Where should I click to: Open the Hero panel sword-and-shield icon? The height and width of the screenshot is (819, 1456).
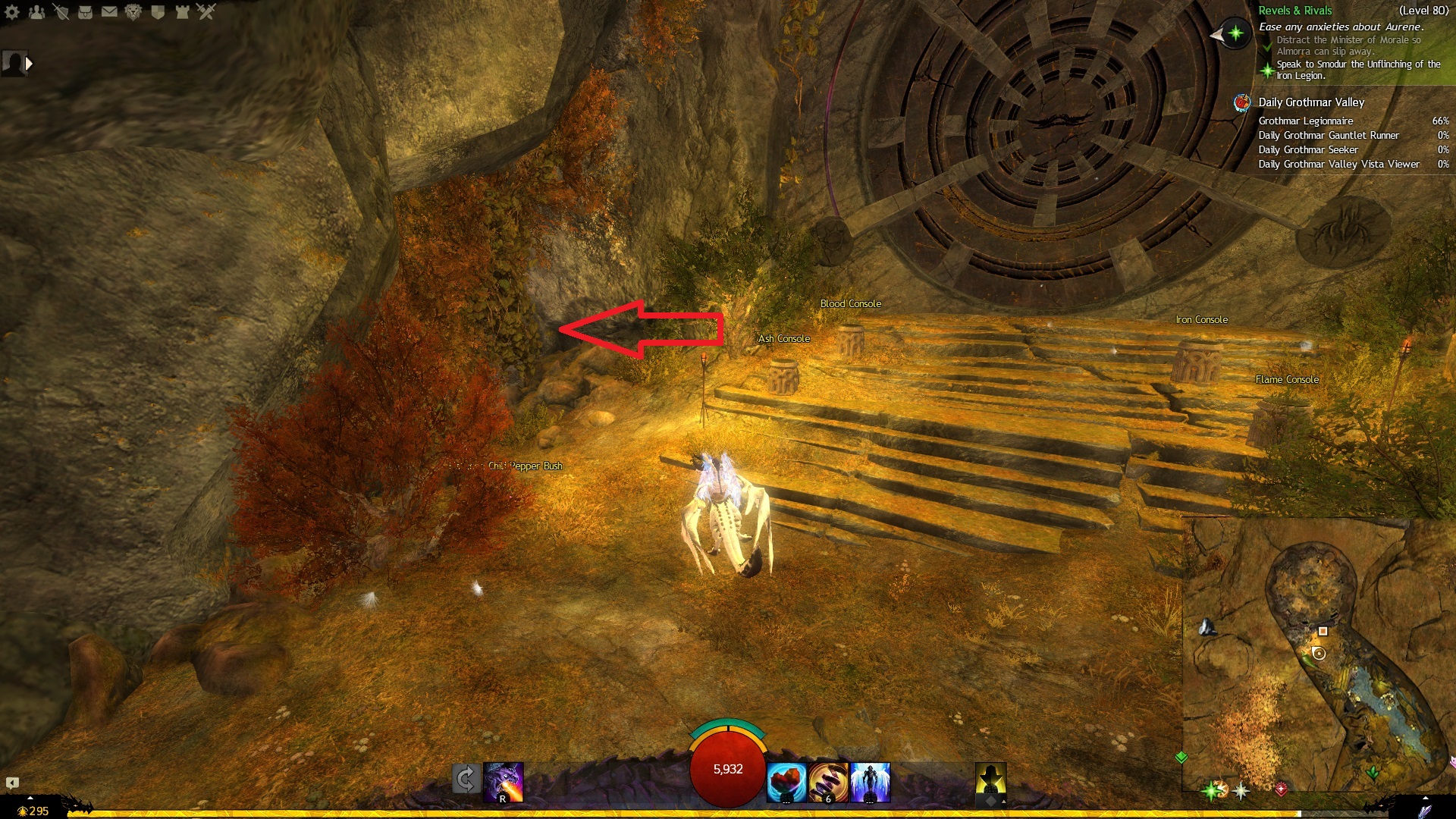61,12
